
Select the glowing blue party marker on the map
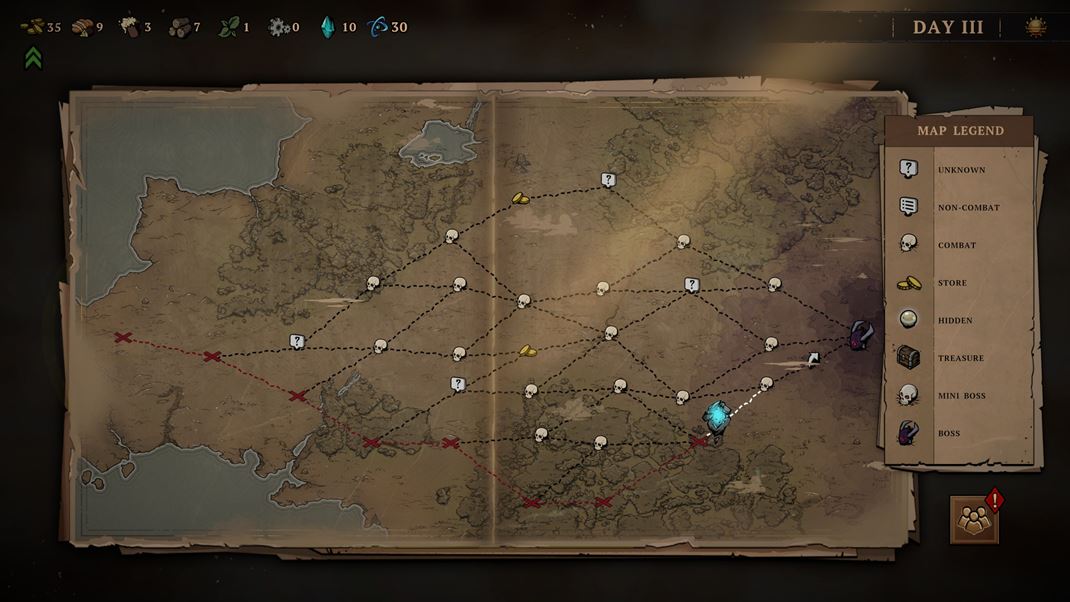click(716, 416)
